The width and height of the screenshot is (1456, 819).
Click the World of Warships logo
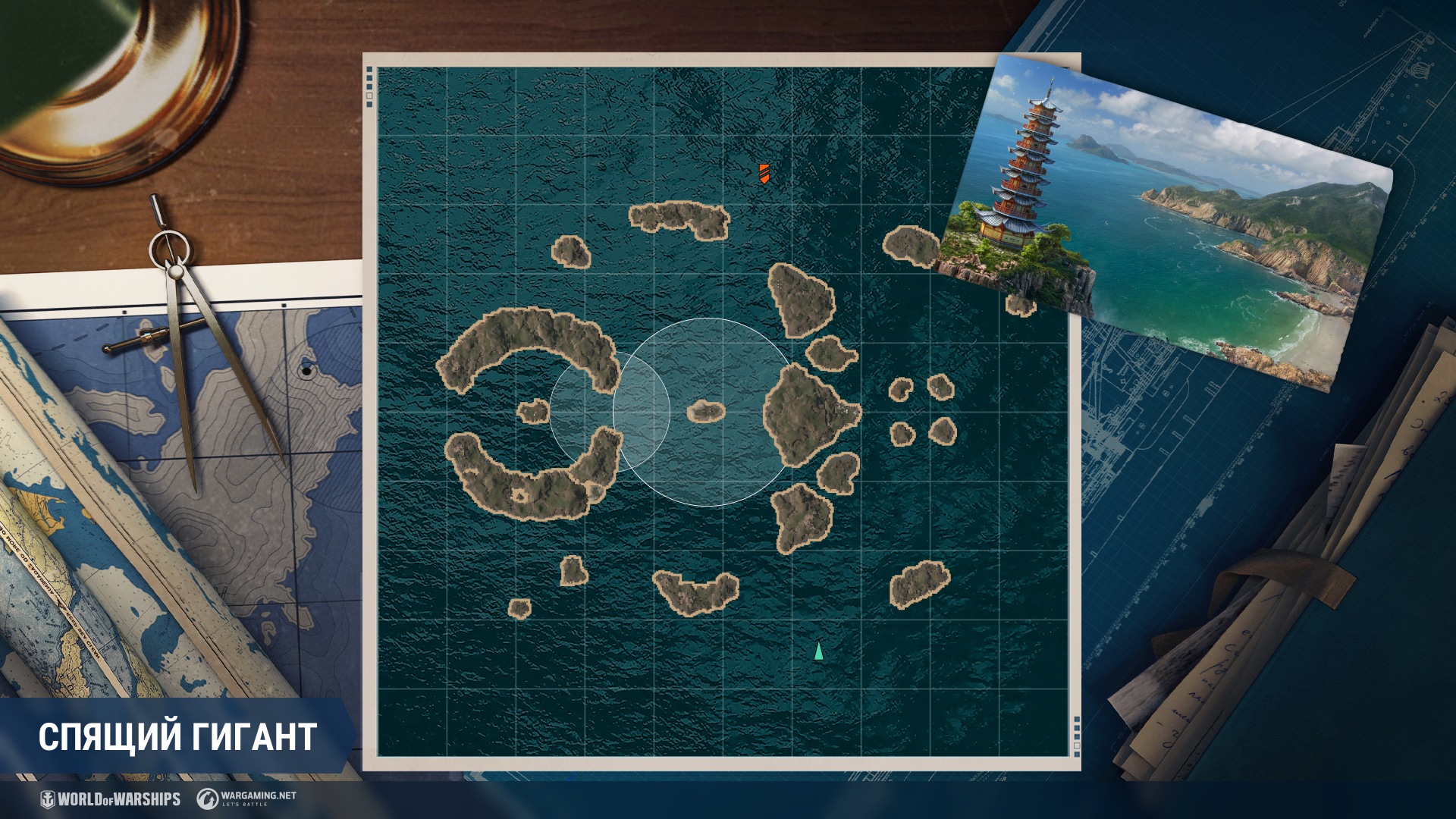coord(111,799)
